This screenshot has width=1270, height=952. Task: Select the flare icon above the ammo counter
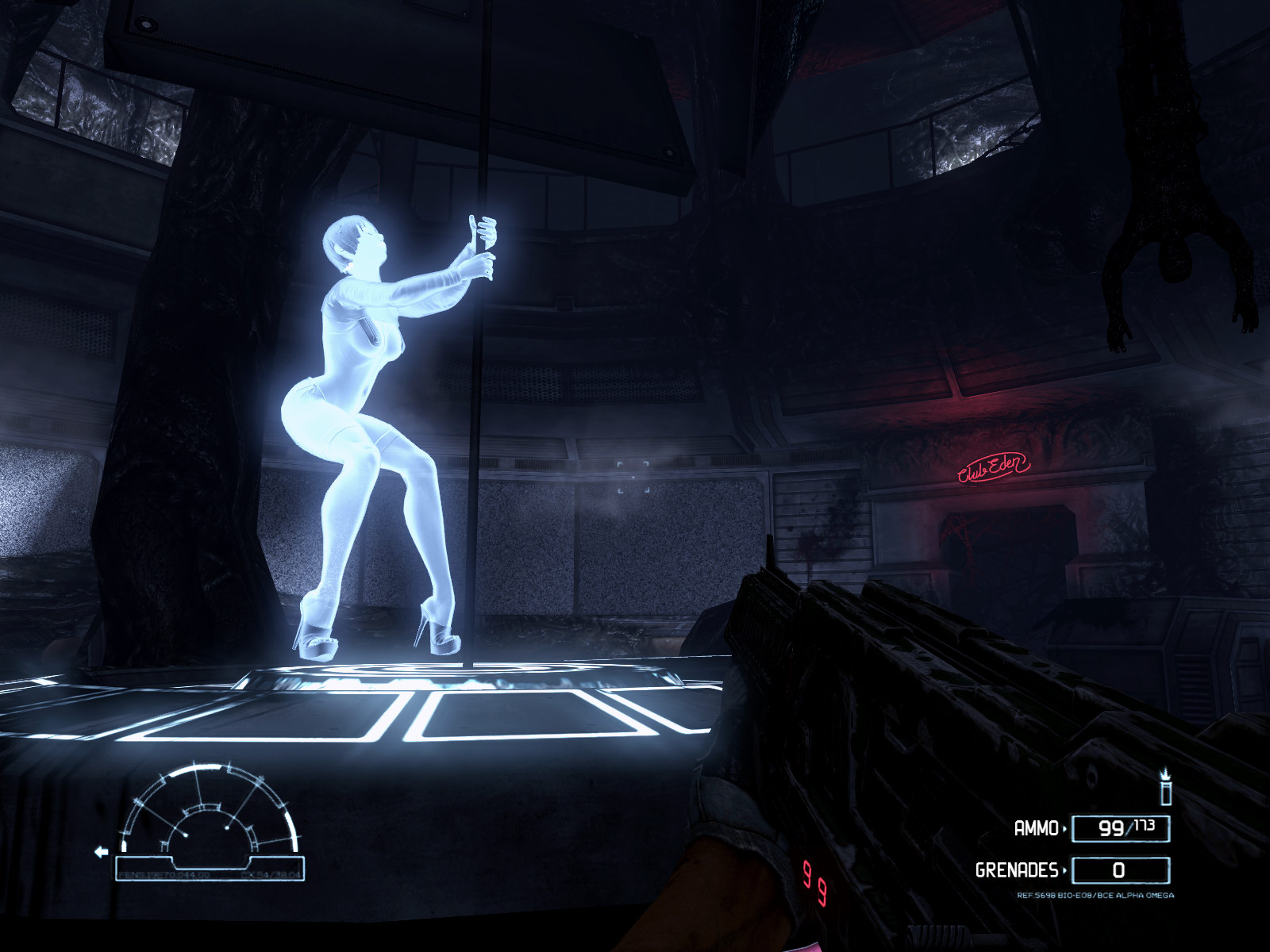pos(1166,787)
